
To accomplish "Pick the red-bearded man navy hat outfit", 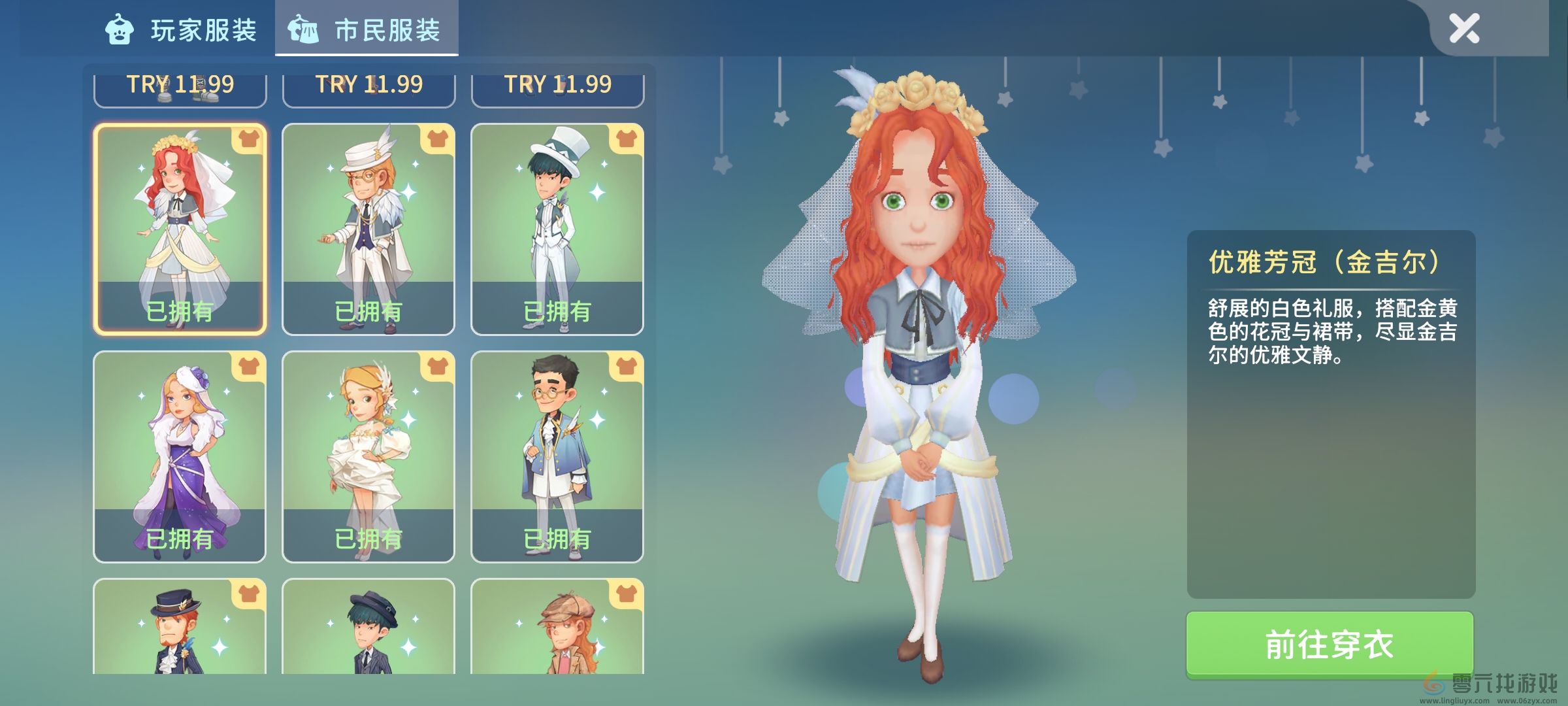I will pos(180,628).
